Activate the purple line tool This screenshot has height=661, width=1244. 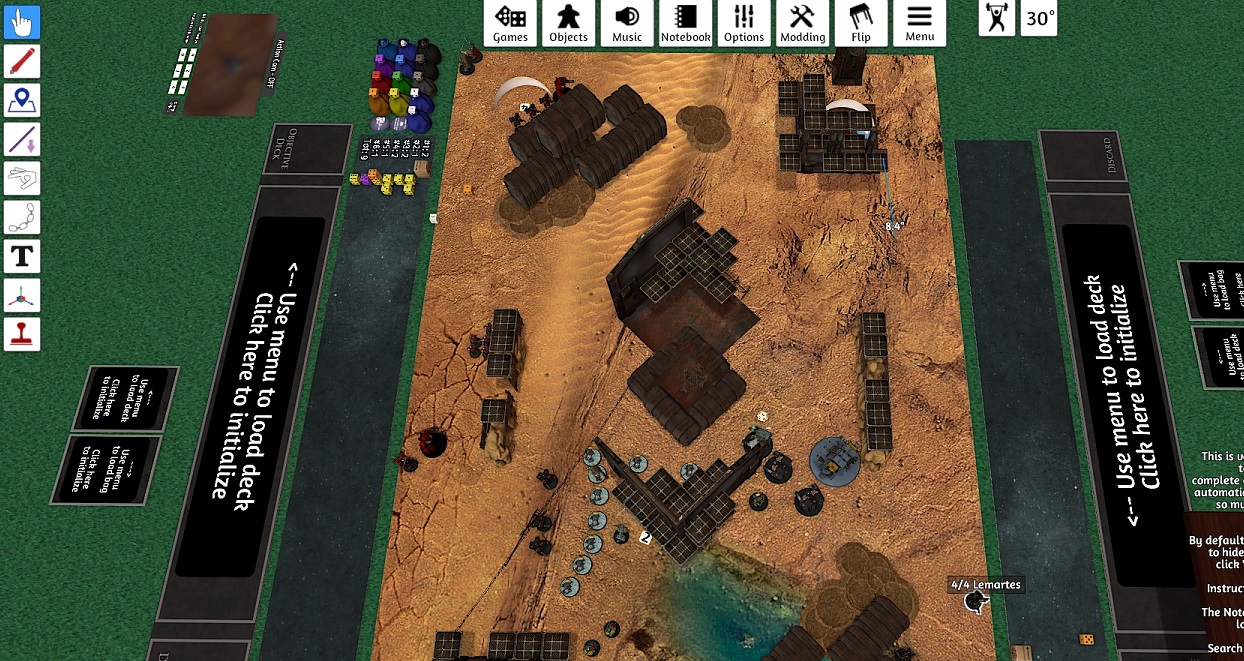pos(22,140)
